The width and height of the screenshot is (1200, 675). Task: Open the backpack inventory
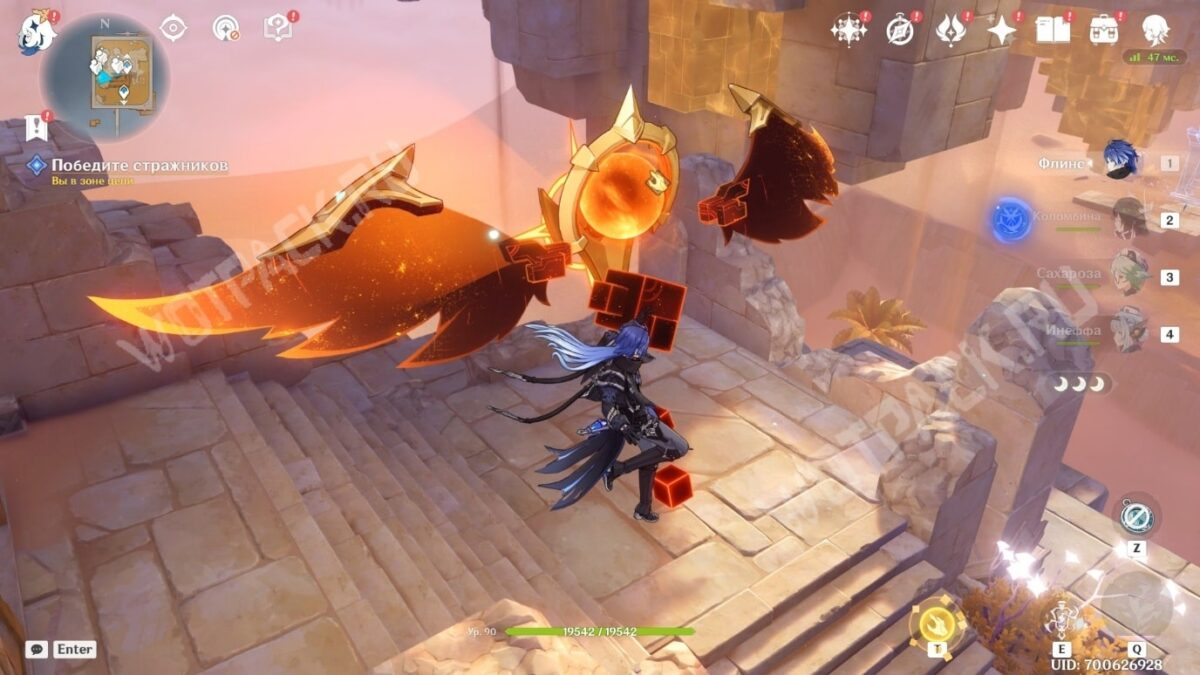pyautogui.click(x=1104, y=30)
